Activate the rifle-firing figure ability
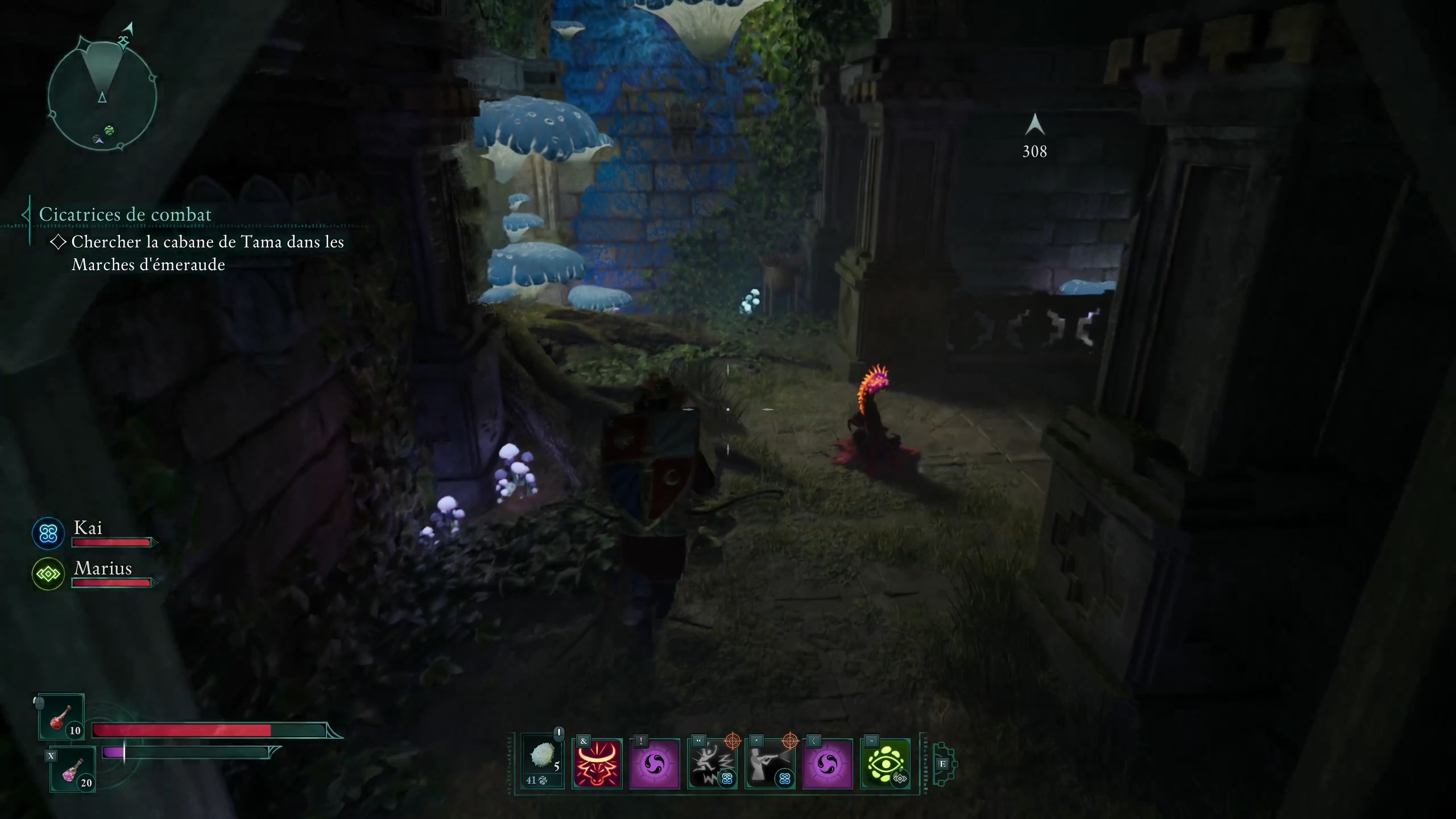Image resolution: width=1456 pixels, height=819 pixels. tap(770, 763)
